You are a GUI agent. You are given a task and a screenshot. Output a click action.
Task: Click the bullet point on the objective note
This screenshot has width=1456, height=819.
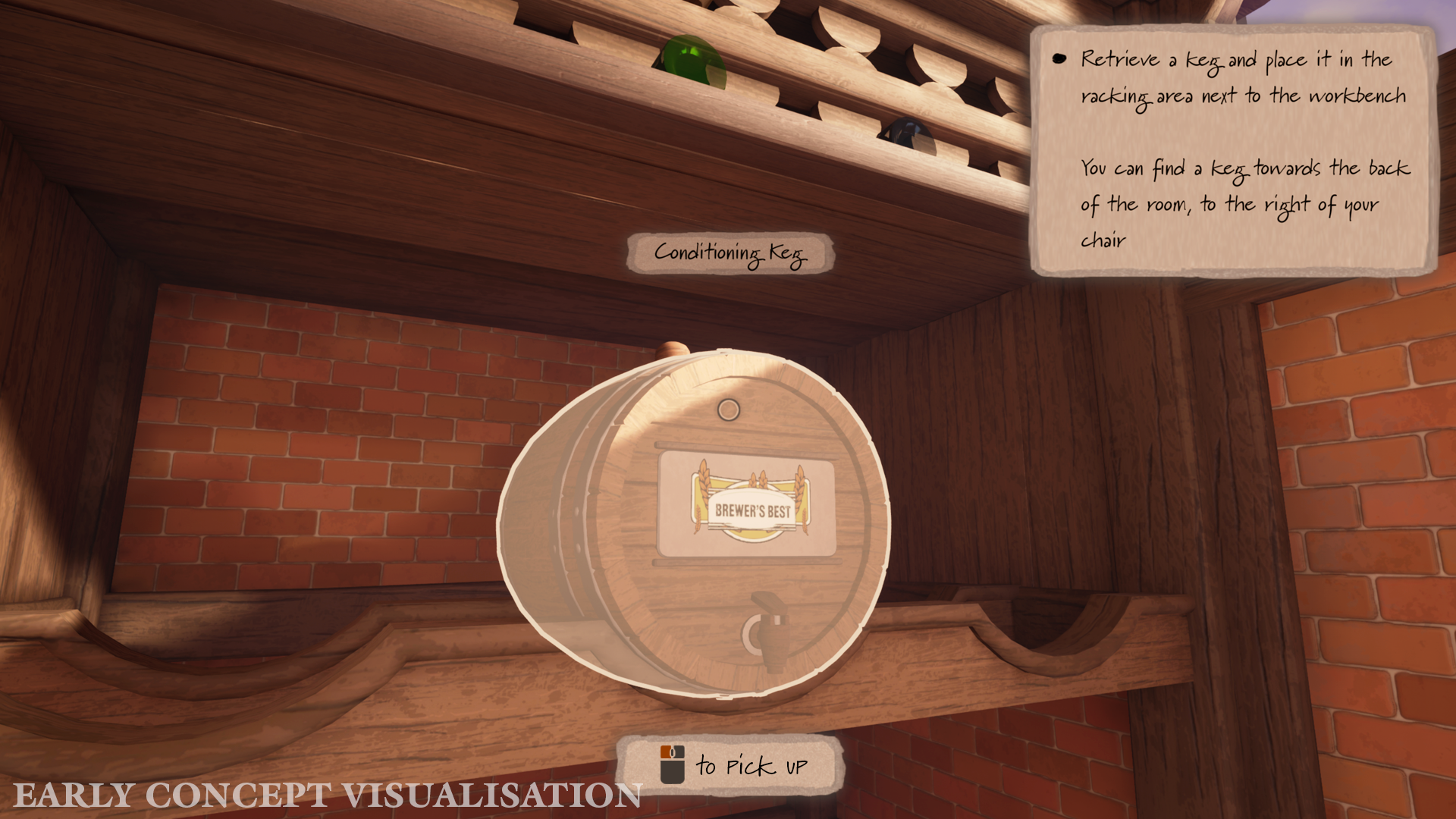1059,58
